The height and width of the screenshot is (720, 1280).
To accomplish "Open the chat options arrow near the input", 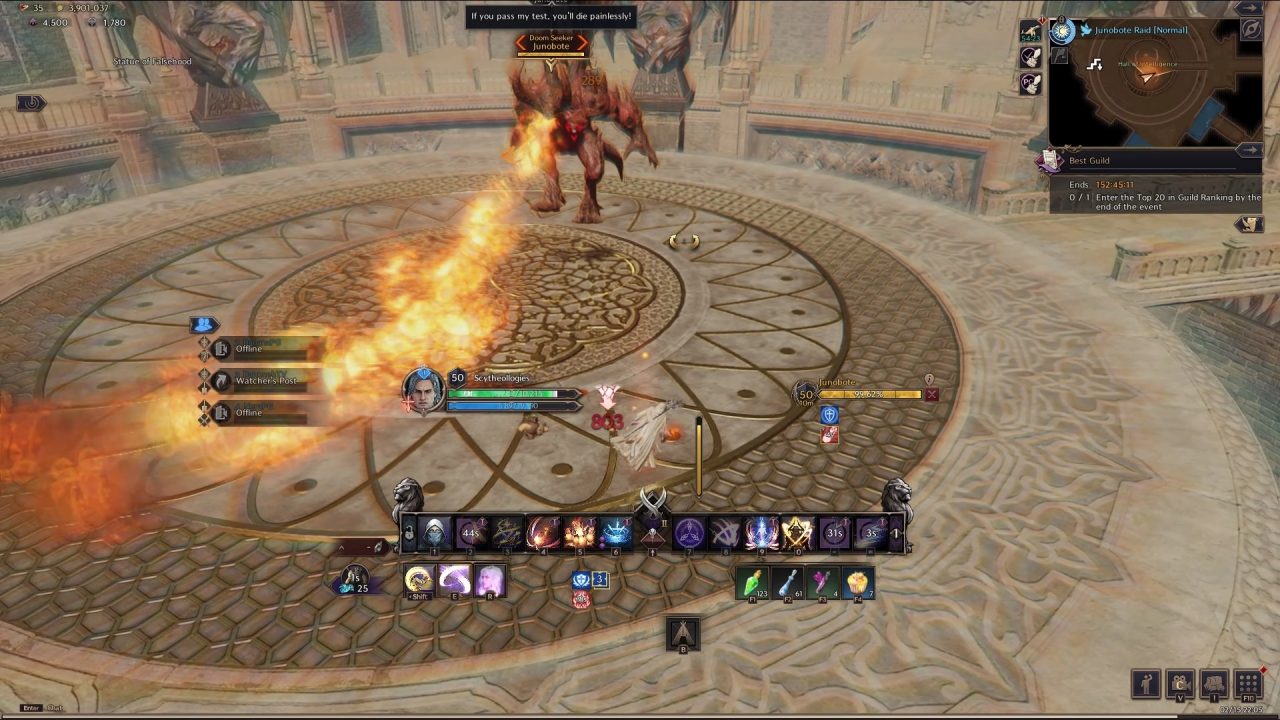I will (x=368, y=547).
